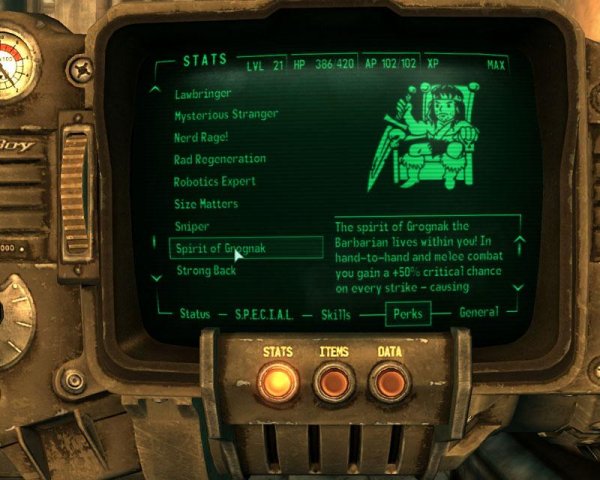600x480 pixels.
Task: Show the General tab
Action: point(478,312)
